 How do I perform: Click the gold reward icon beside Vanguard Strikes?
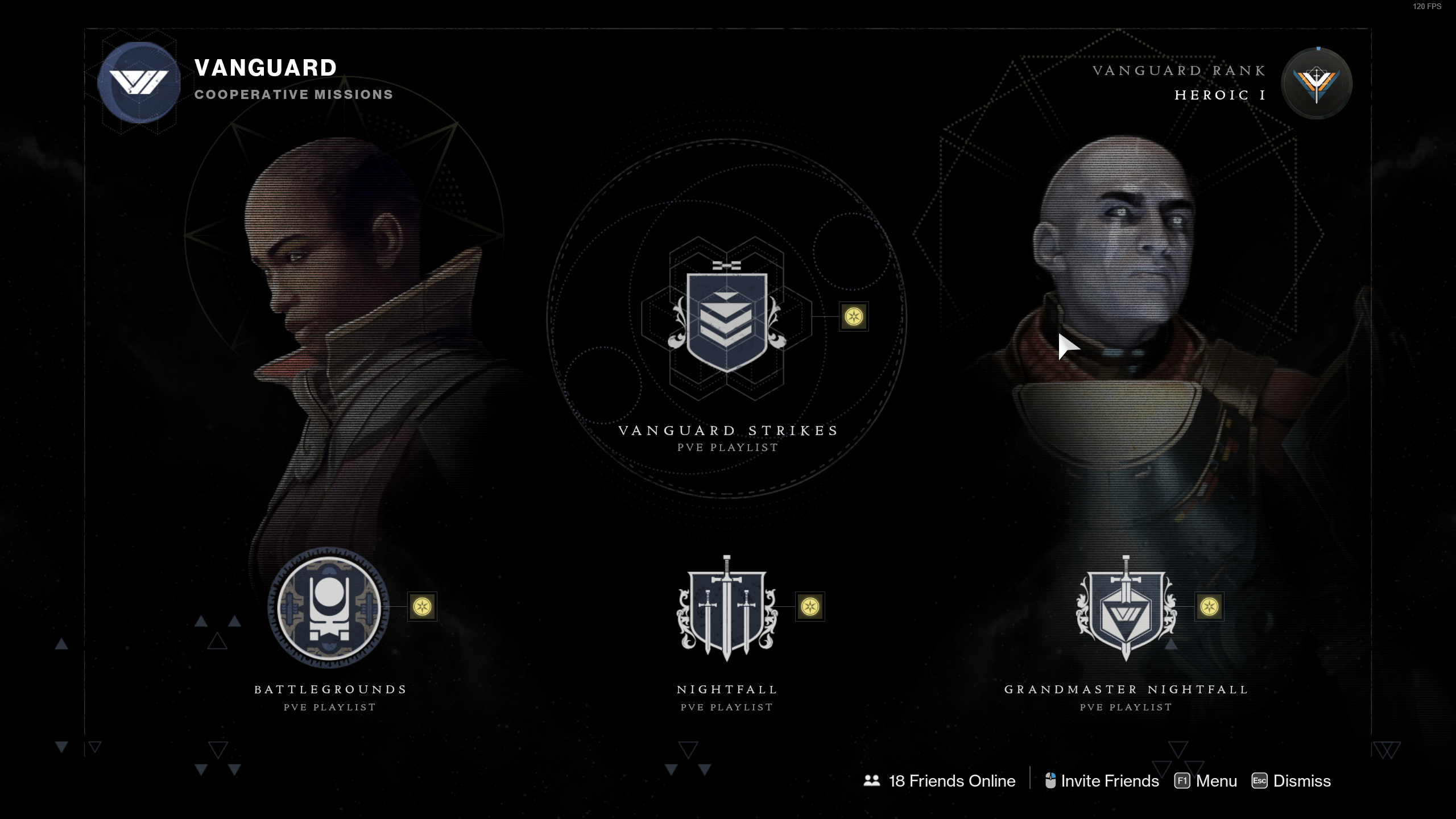pyautogui.click(x=854, y=316)
